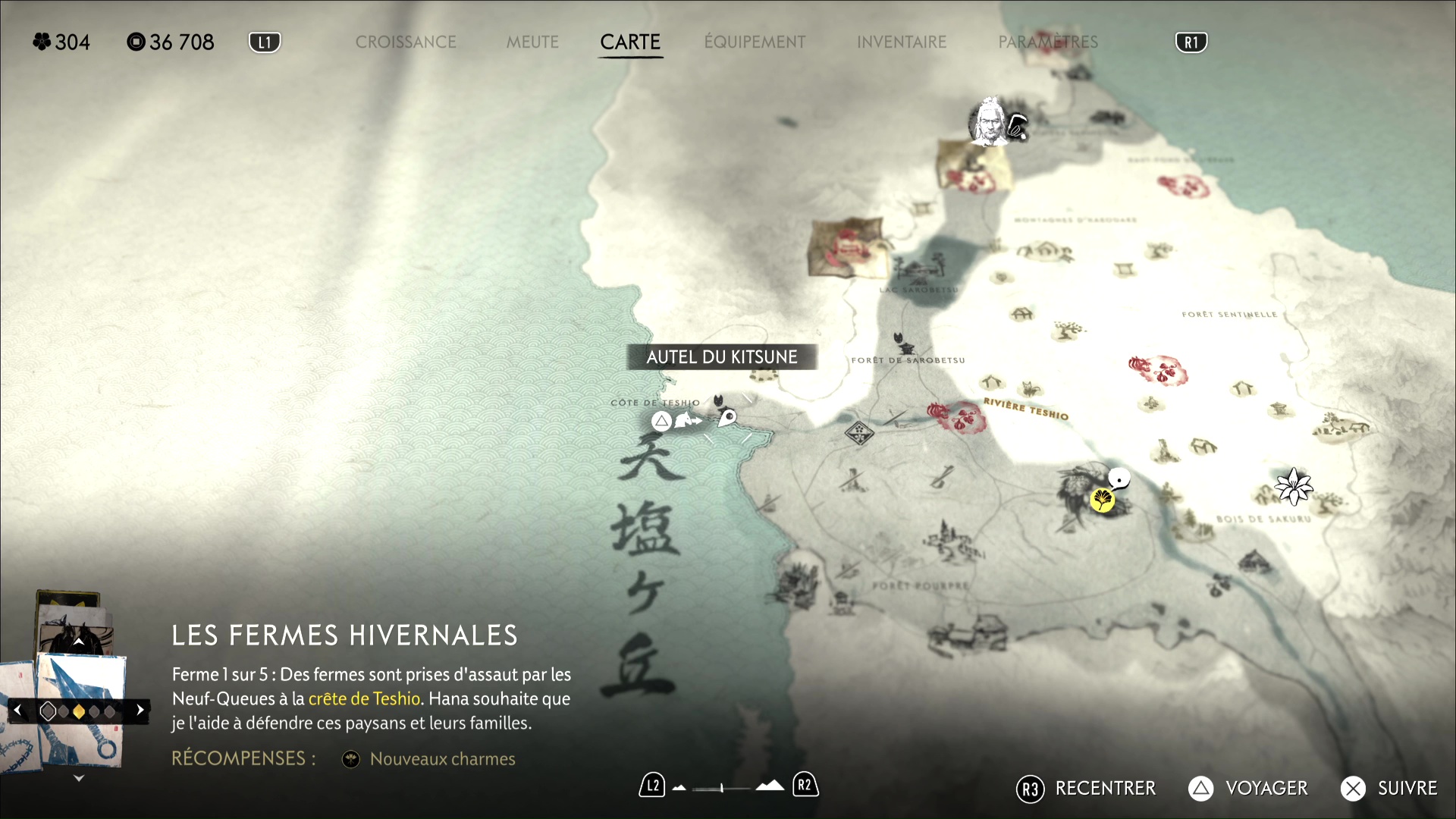Viewport: 1456px width, 819px height.
Task: Show the previous quest card with left arrow
Action: pyautogui.click(x=17, y=711)
